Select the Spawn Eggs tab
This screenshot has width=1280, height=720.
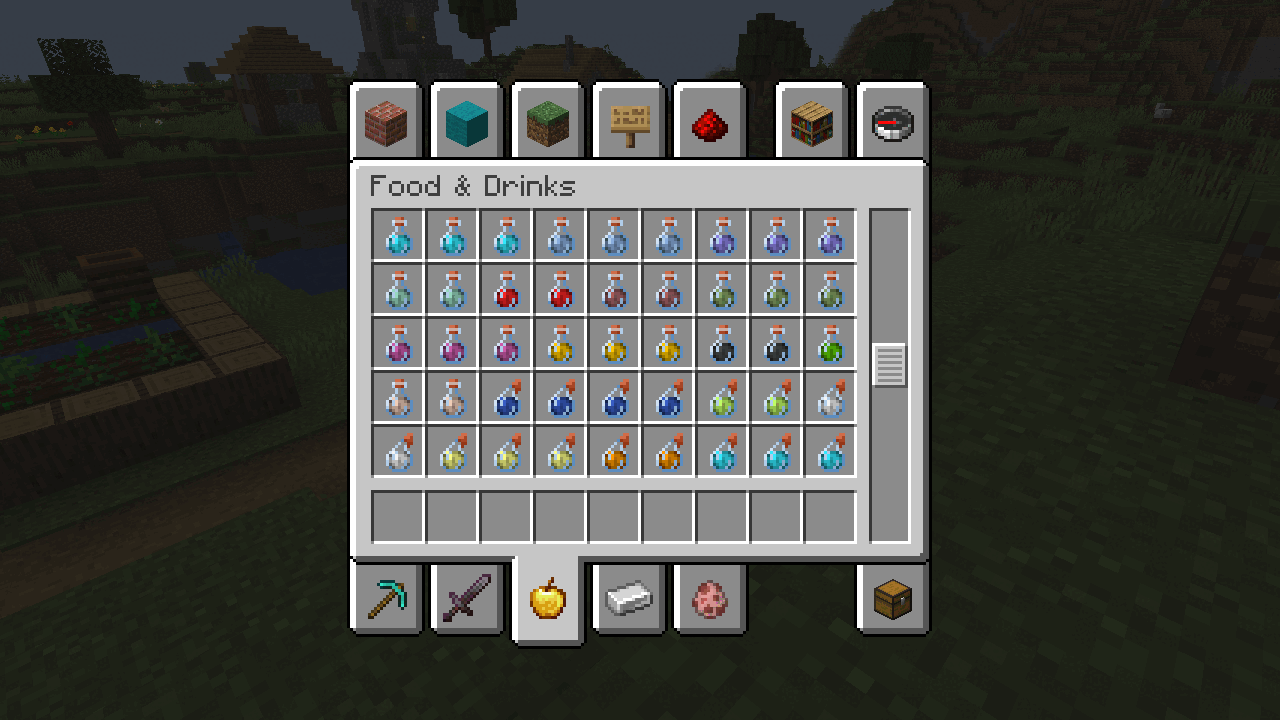pyautogui.click(x=709, y=597)
